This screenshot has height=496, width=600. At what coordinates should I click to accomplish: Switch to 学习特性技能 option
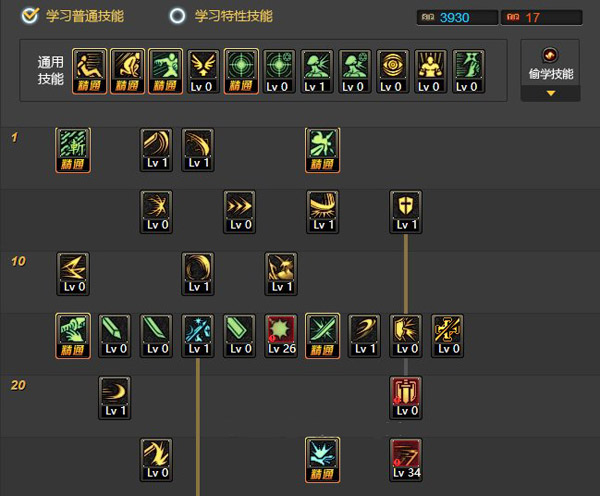(x=178, y=15)
